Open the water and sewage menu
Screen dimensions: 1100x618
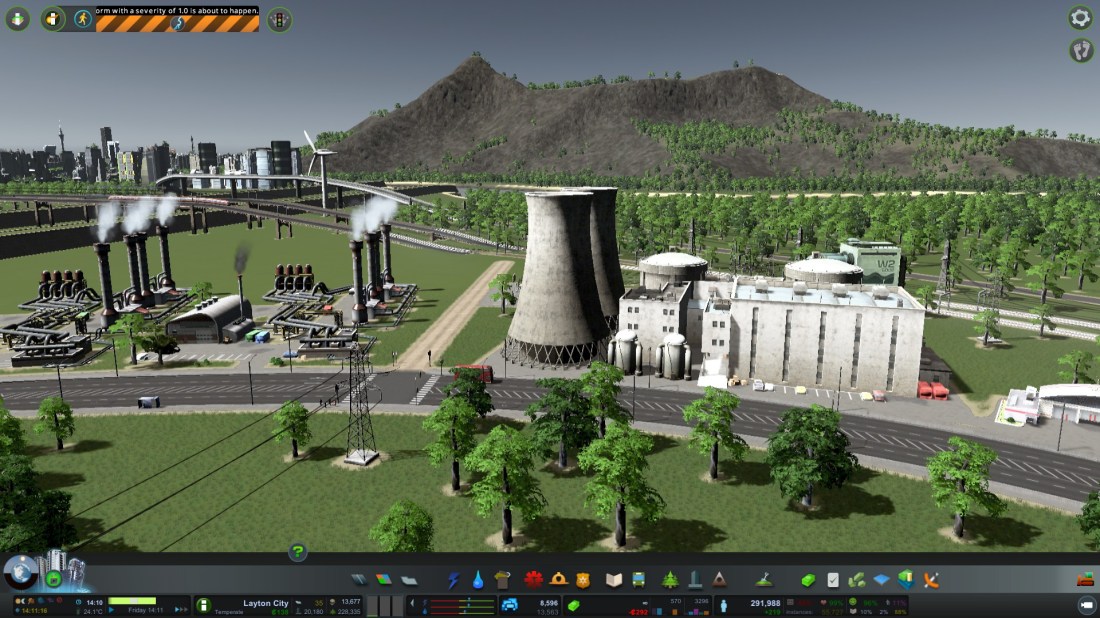click(478, 580)
